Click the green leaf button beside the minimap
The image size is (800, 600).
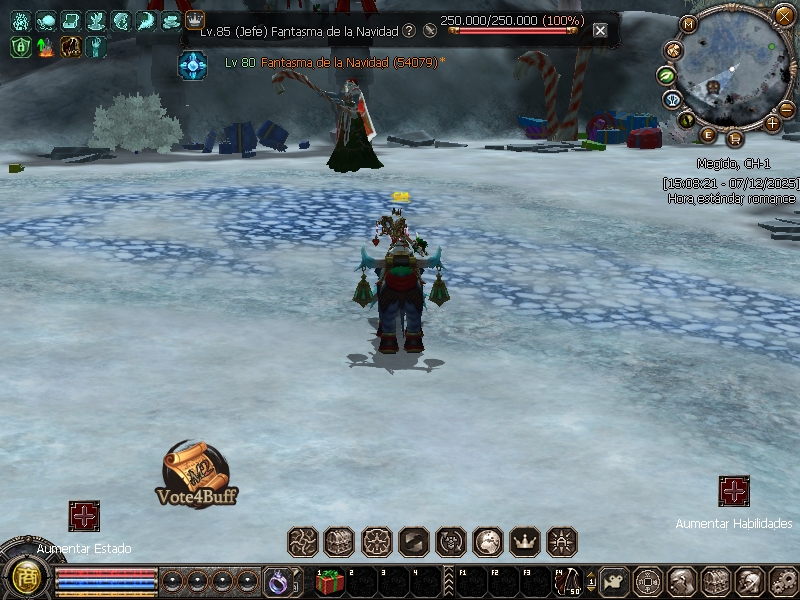coord(666,76)
